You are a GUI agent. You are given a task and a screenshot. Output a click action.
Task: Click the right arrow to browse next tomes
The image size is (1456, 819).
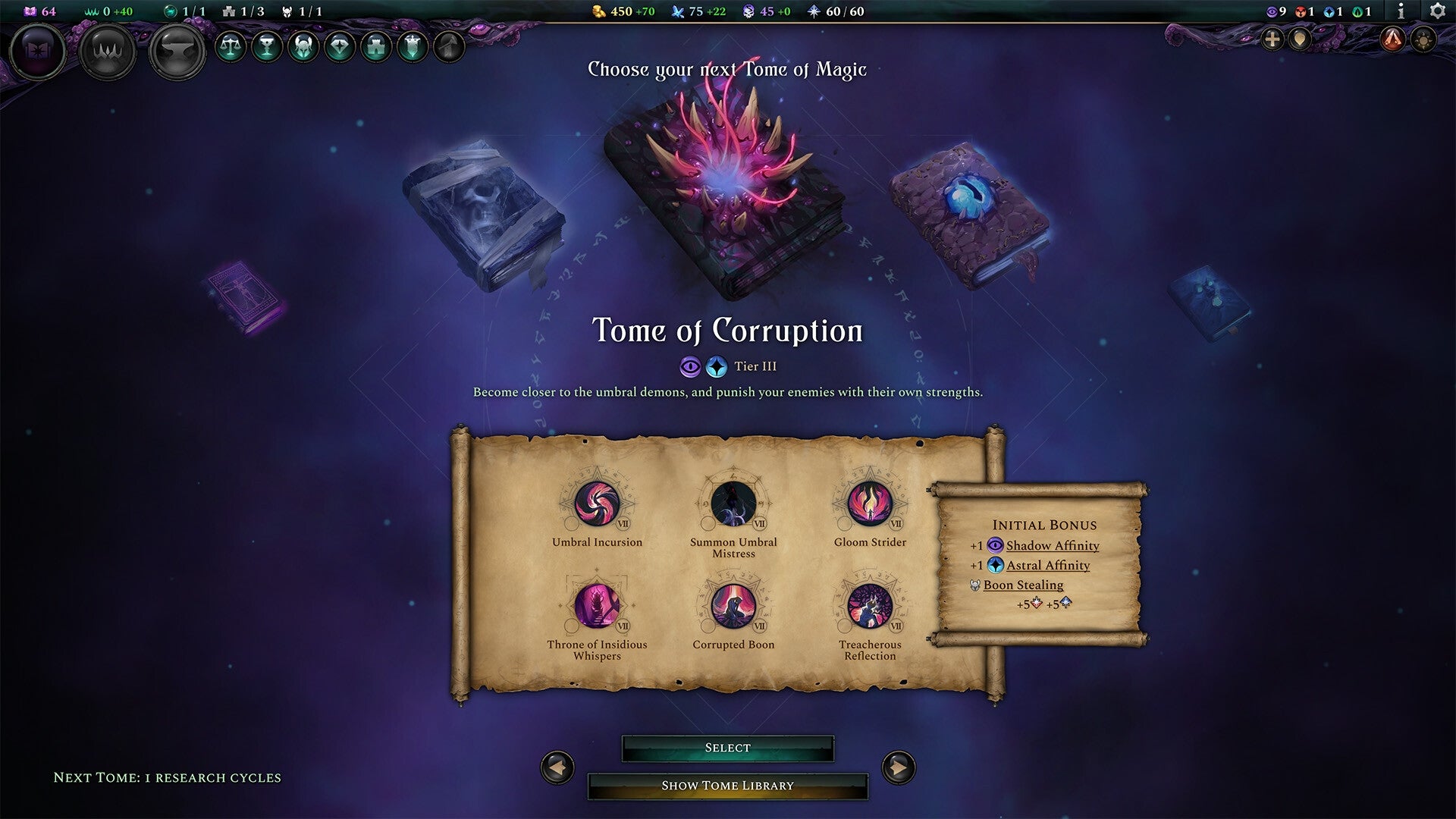pos(898,767)
